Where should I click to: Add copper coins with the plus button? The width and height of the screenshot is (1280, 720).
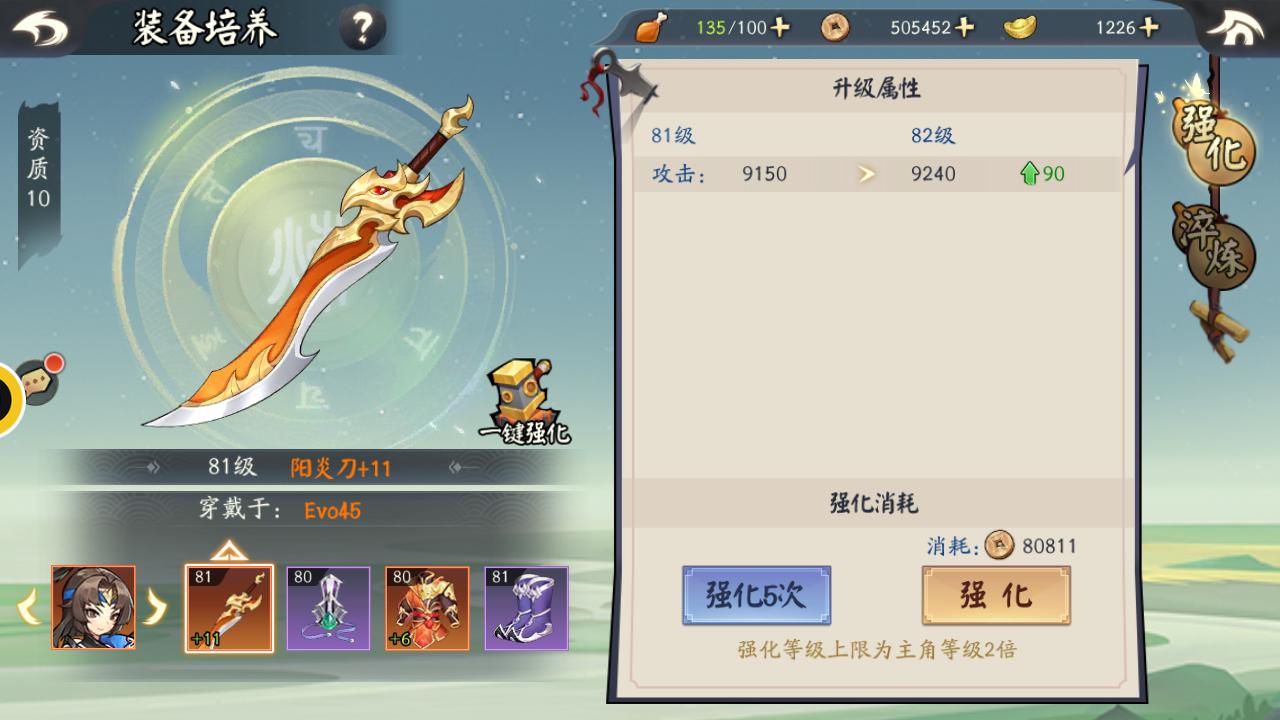[965, 27]
